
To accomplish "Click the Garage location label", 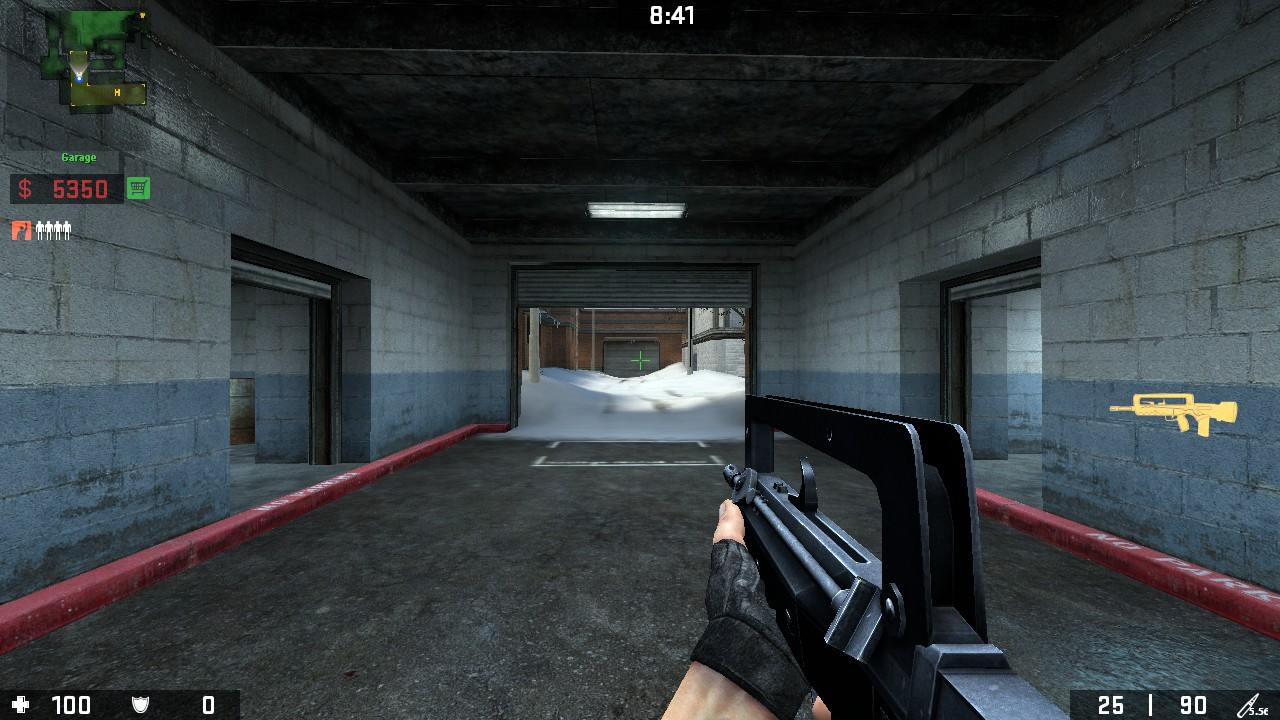I will [79, 157].
